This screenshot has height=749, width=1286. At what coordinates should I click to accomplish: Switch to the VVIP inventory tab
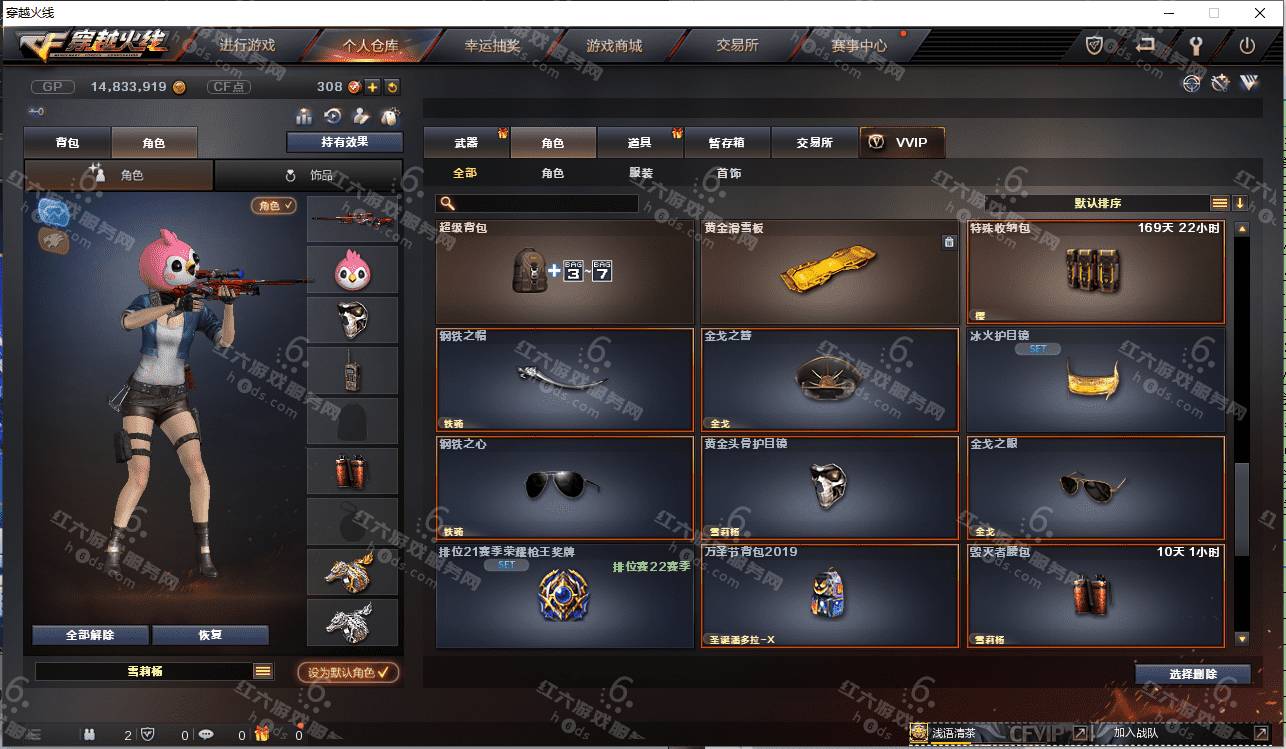901,142
